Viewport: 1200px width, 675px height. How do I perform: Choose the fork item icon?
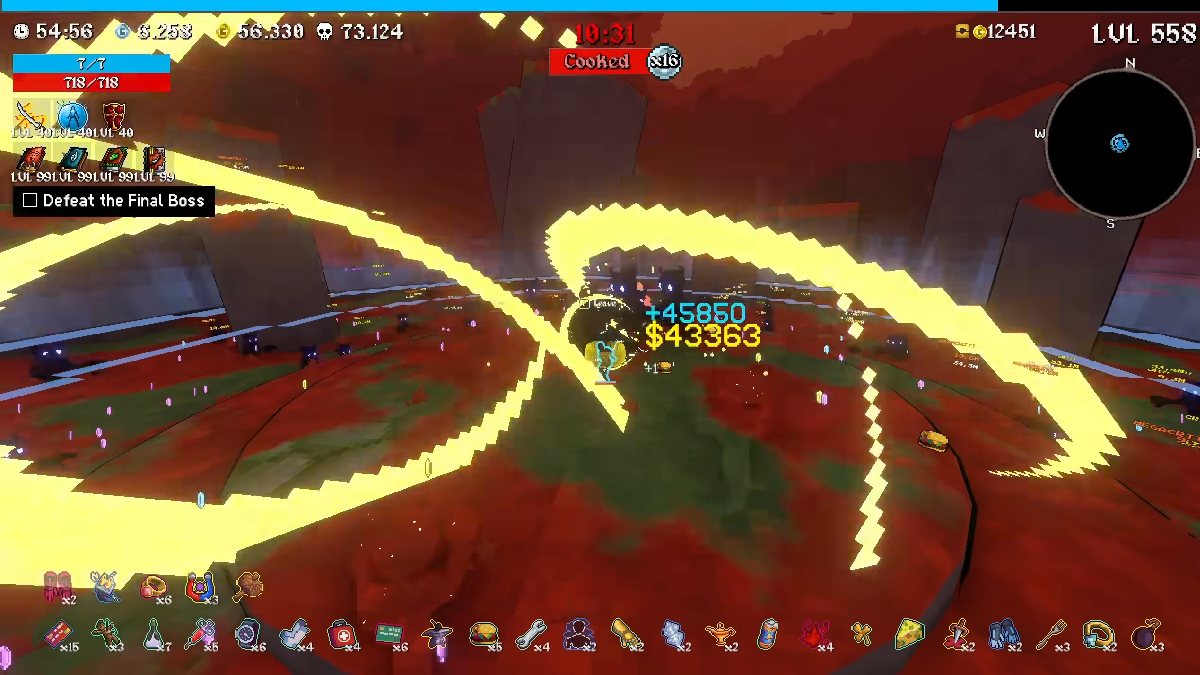pyautogui.click(x=1051, y=632)
